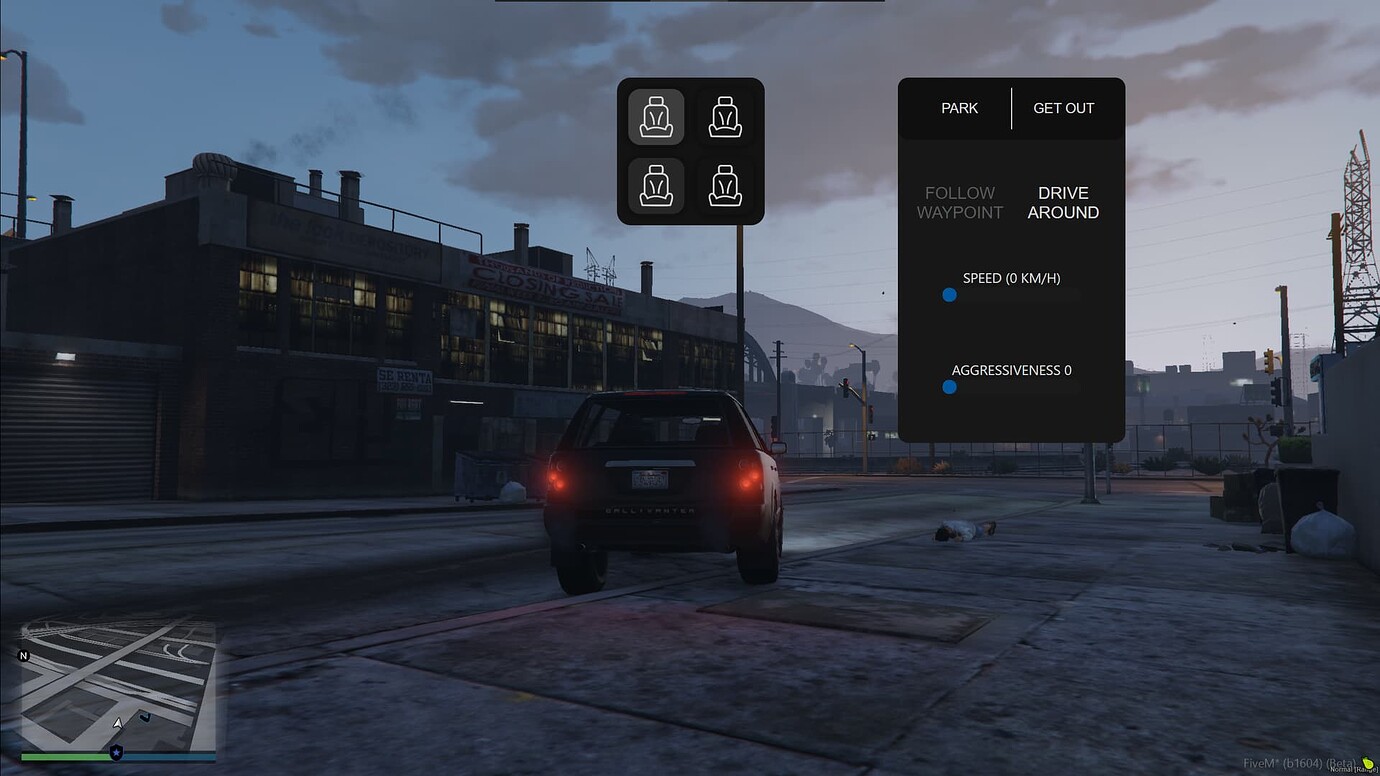Click the AGGRESSIVENESS slider handle
The width and height of the screenshot is (1380, 776).
(949, 387)
